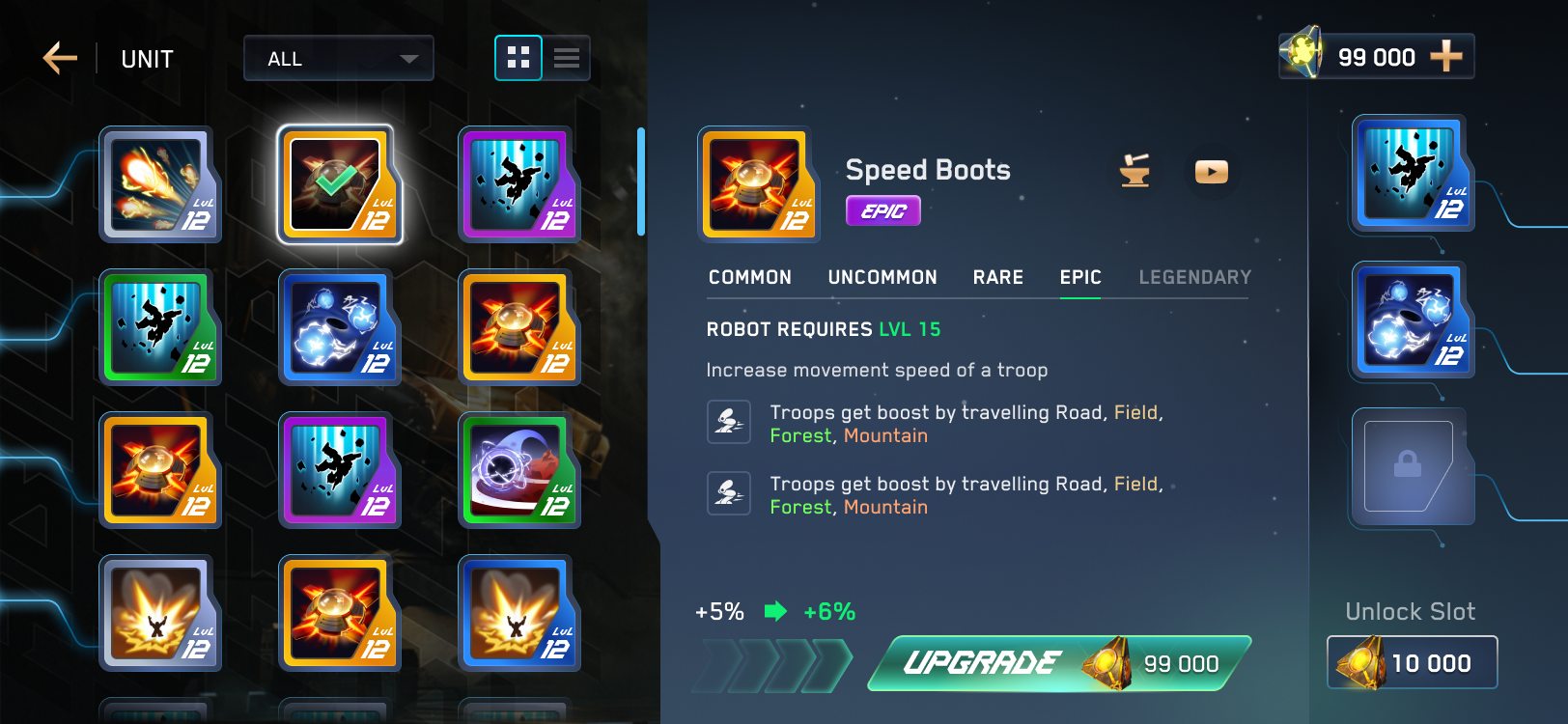The width and height of the screenshot is (1568, 724).
Task: Pick the green orbit ring module card
Action: click(518, 469)
